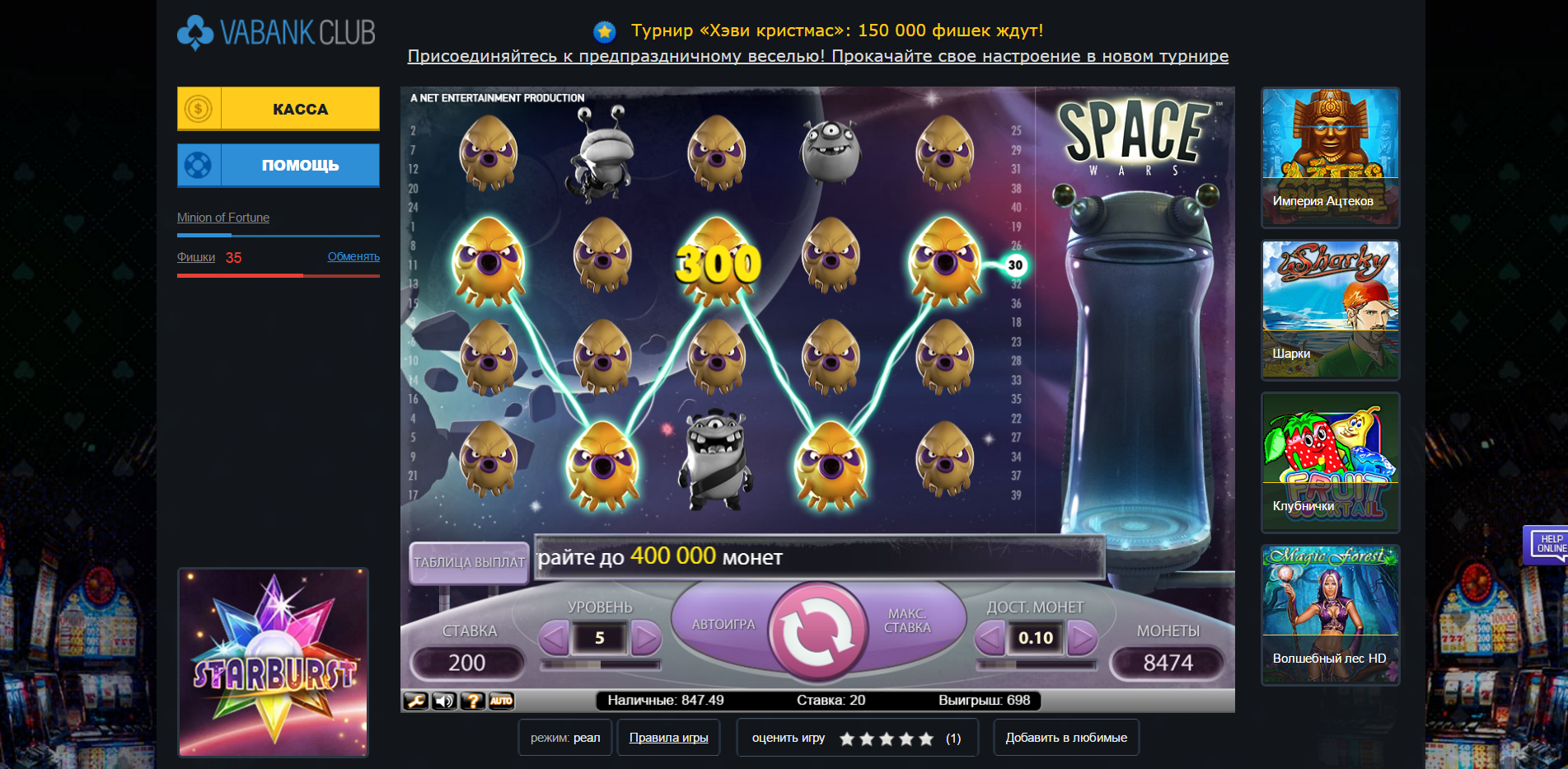Screen dimensions: 1568x769
Task: Launch the Starburst game thumbnail
Action: (273, 662)
